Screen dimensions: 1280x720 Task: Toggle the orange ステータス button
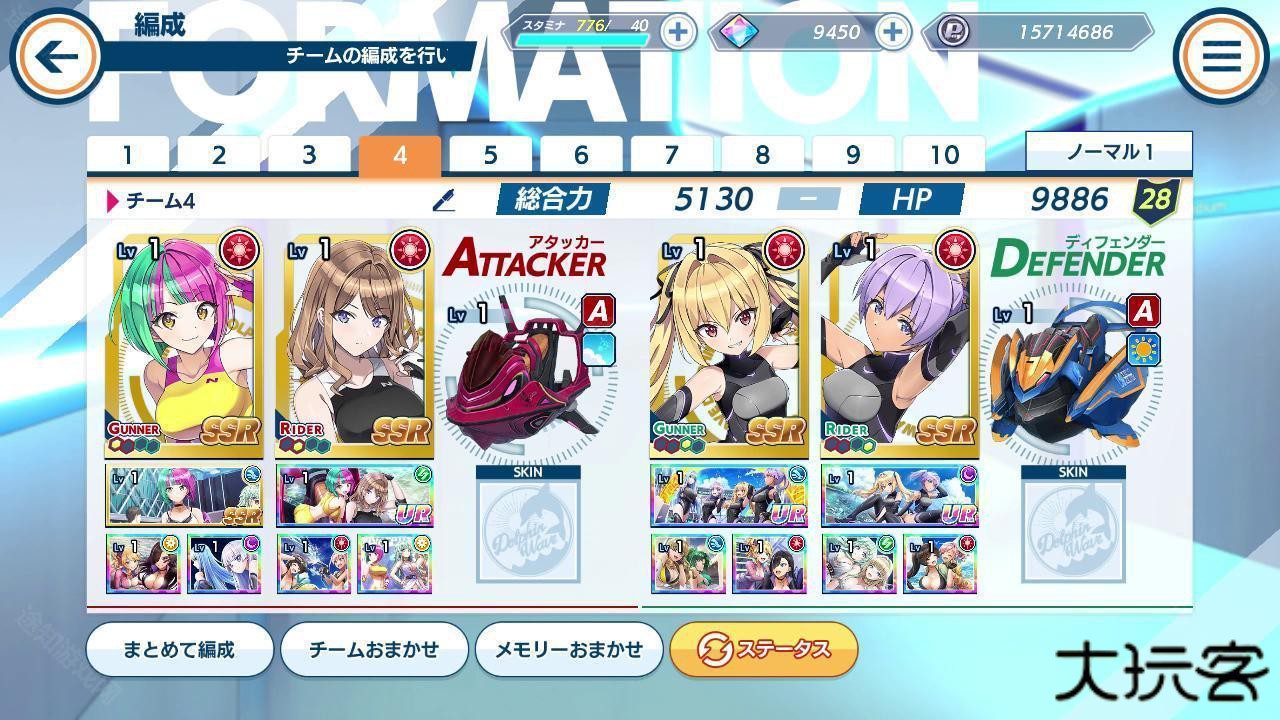coord(764,649)
